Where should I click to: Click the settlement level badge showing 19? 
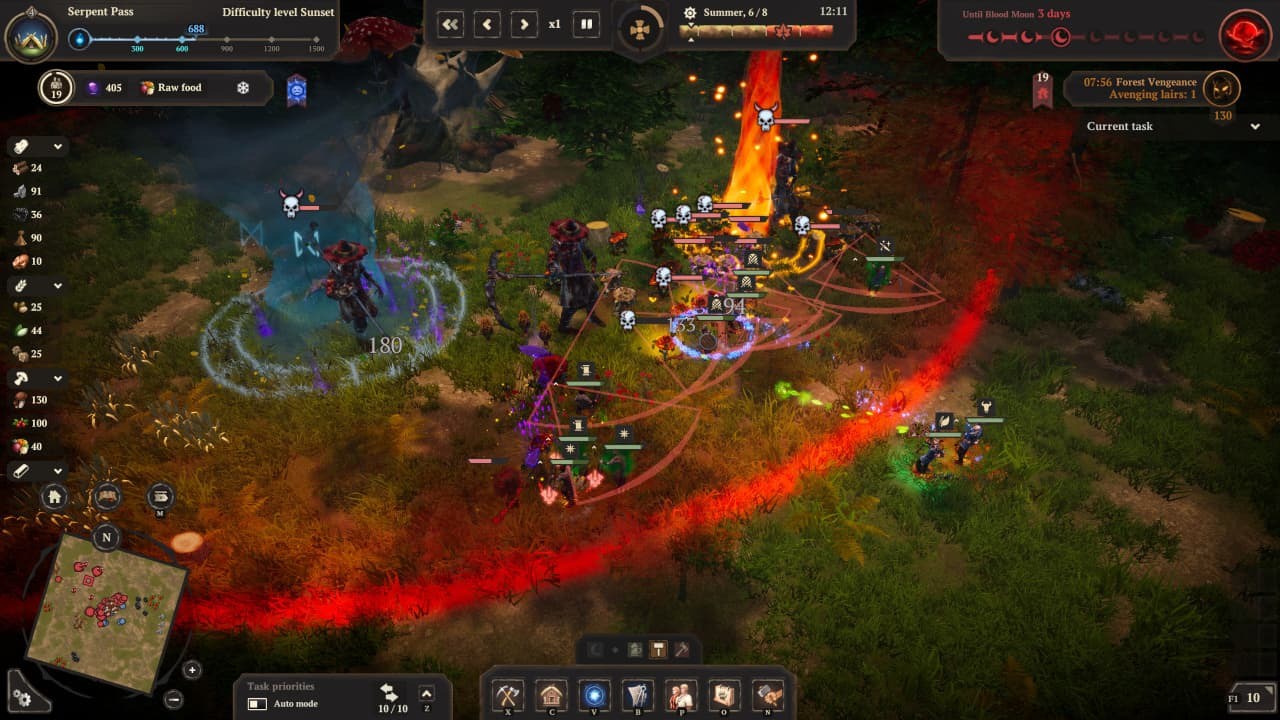[x=57, y=88]
